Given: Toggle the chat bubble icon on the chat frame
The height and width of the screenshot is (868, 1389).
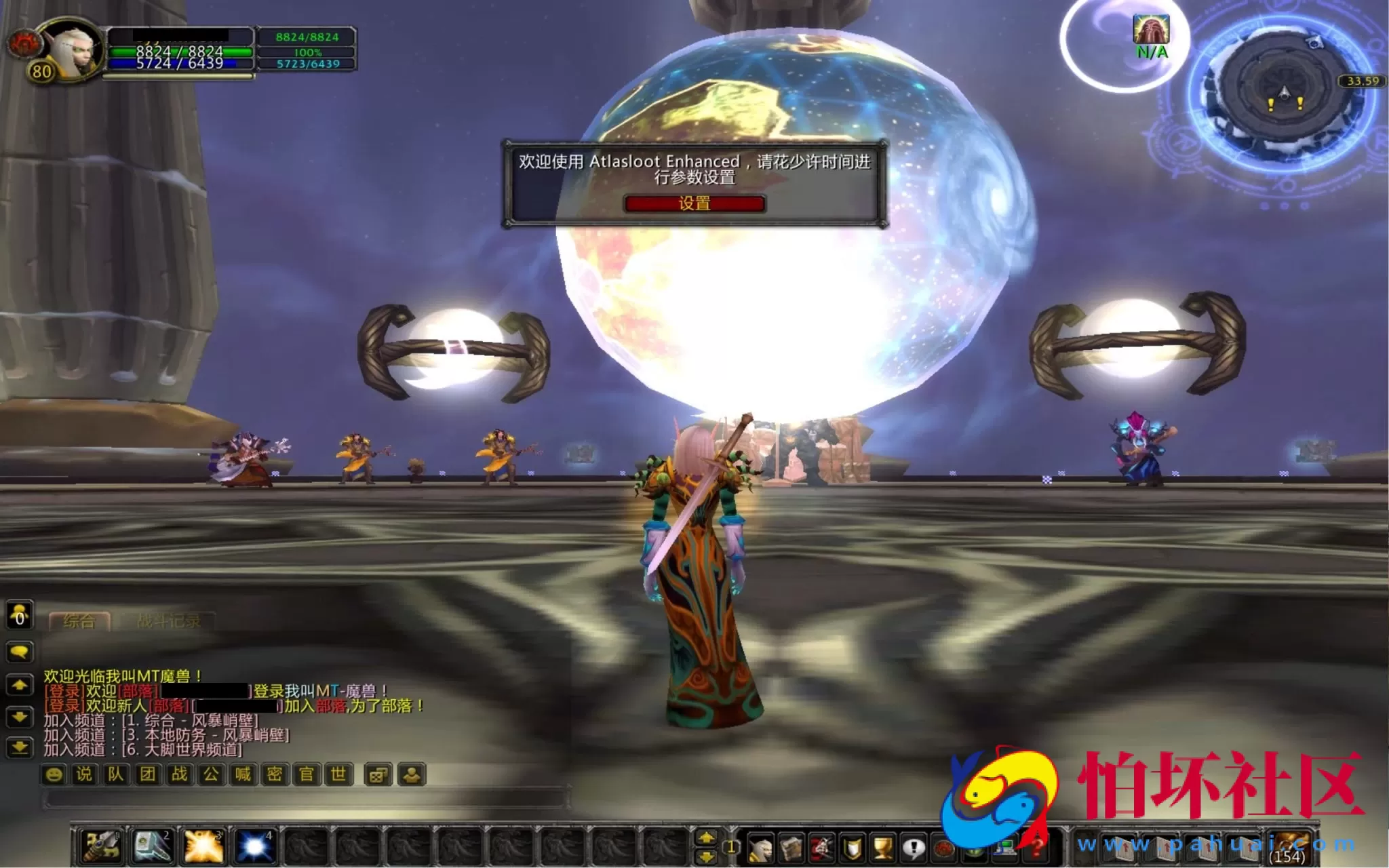Looking at the screenshot, I should 20,652.
